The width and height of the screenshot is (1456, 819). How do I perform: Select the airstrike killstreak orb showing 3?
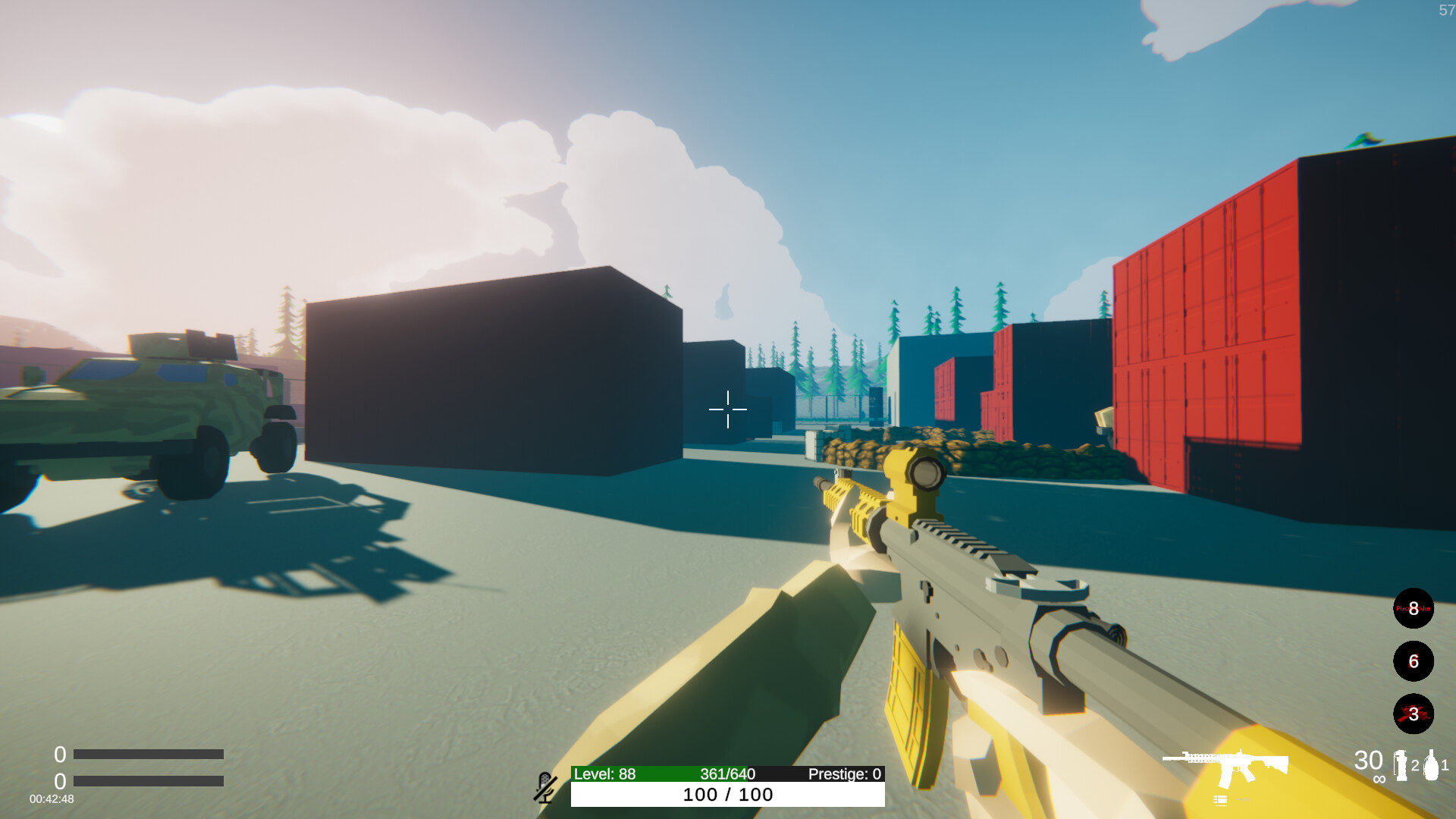[x=1412, y=712]
